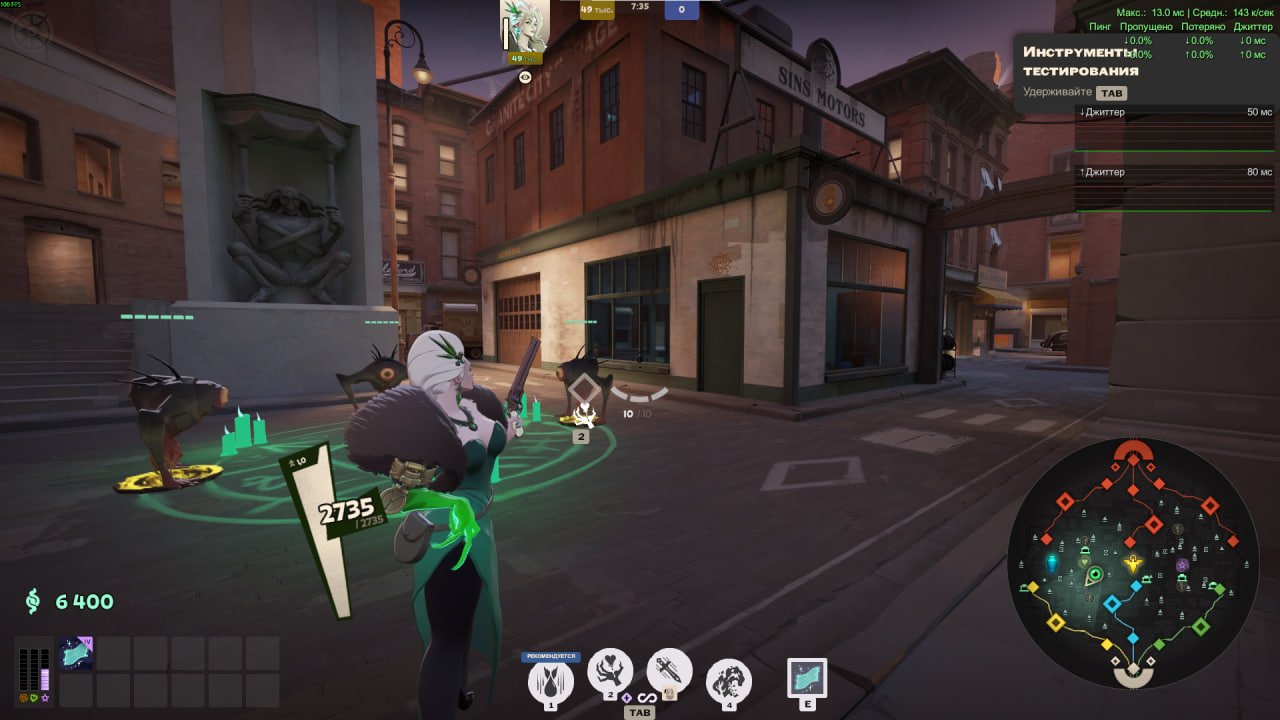1280x720 pixels.
Task: Activate the ultimate ability in slot 4
Action: point(729,681)
